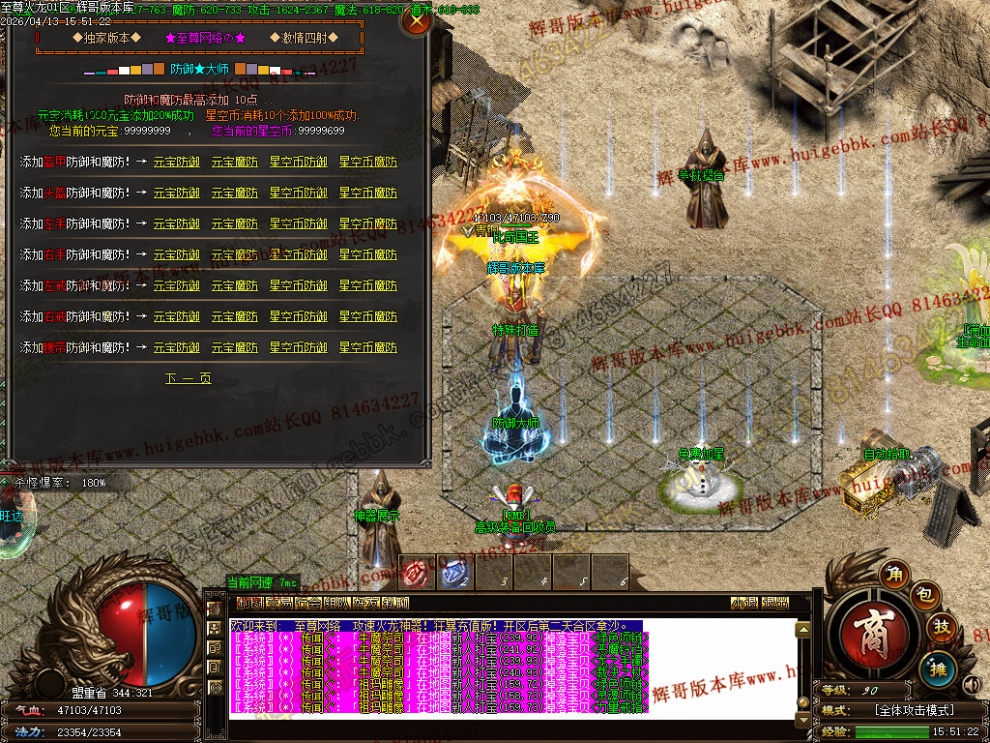Choose 元宝防御 for the 盔甲 row

coord(176,162)
